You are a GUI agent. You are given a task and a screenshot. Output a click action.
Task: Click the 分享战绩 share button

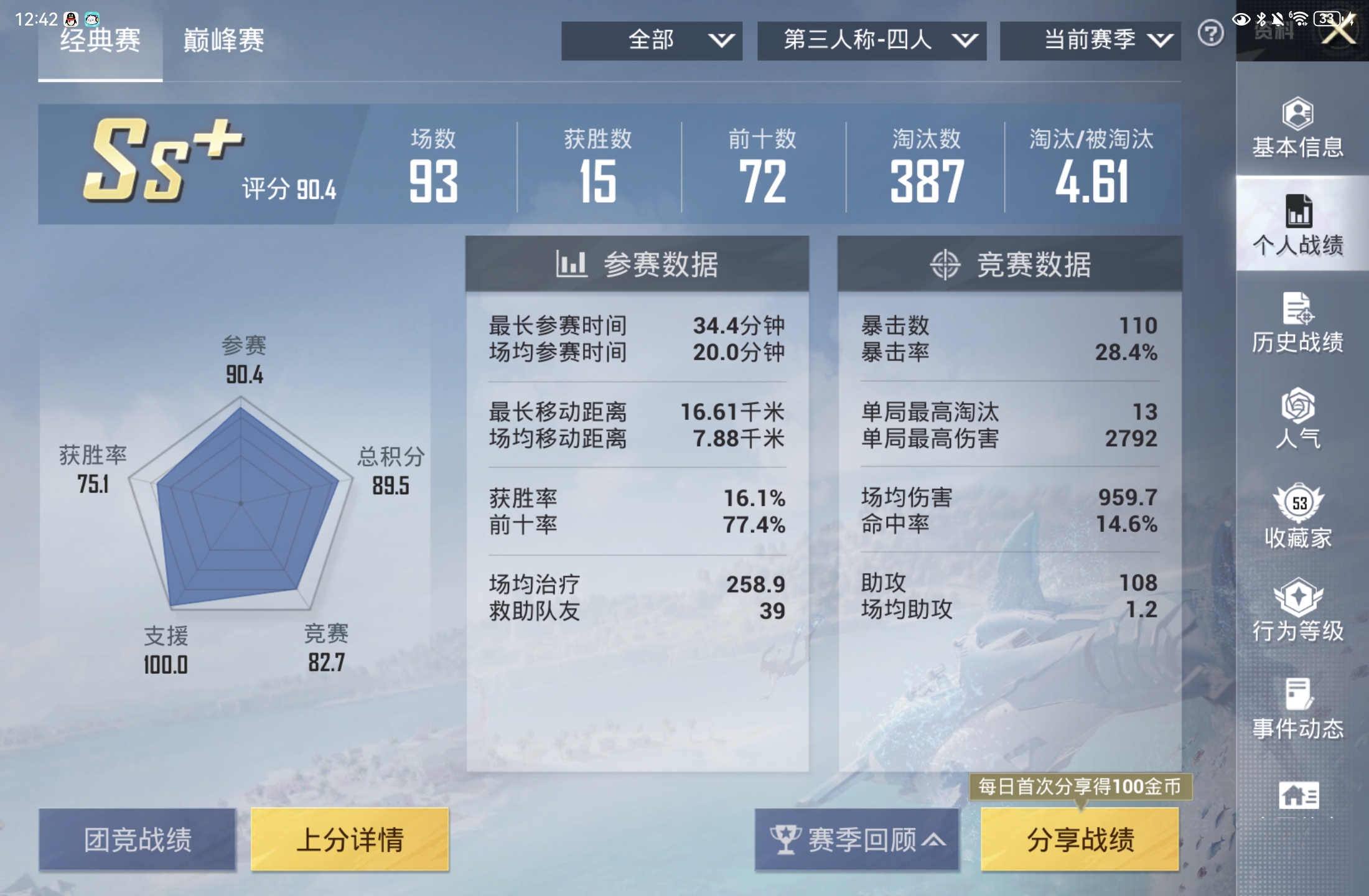1080,839
